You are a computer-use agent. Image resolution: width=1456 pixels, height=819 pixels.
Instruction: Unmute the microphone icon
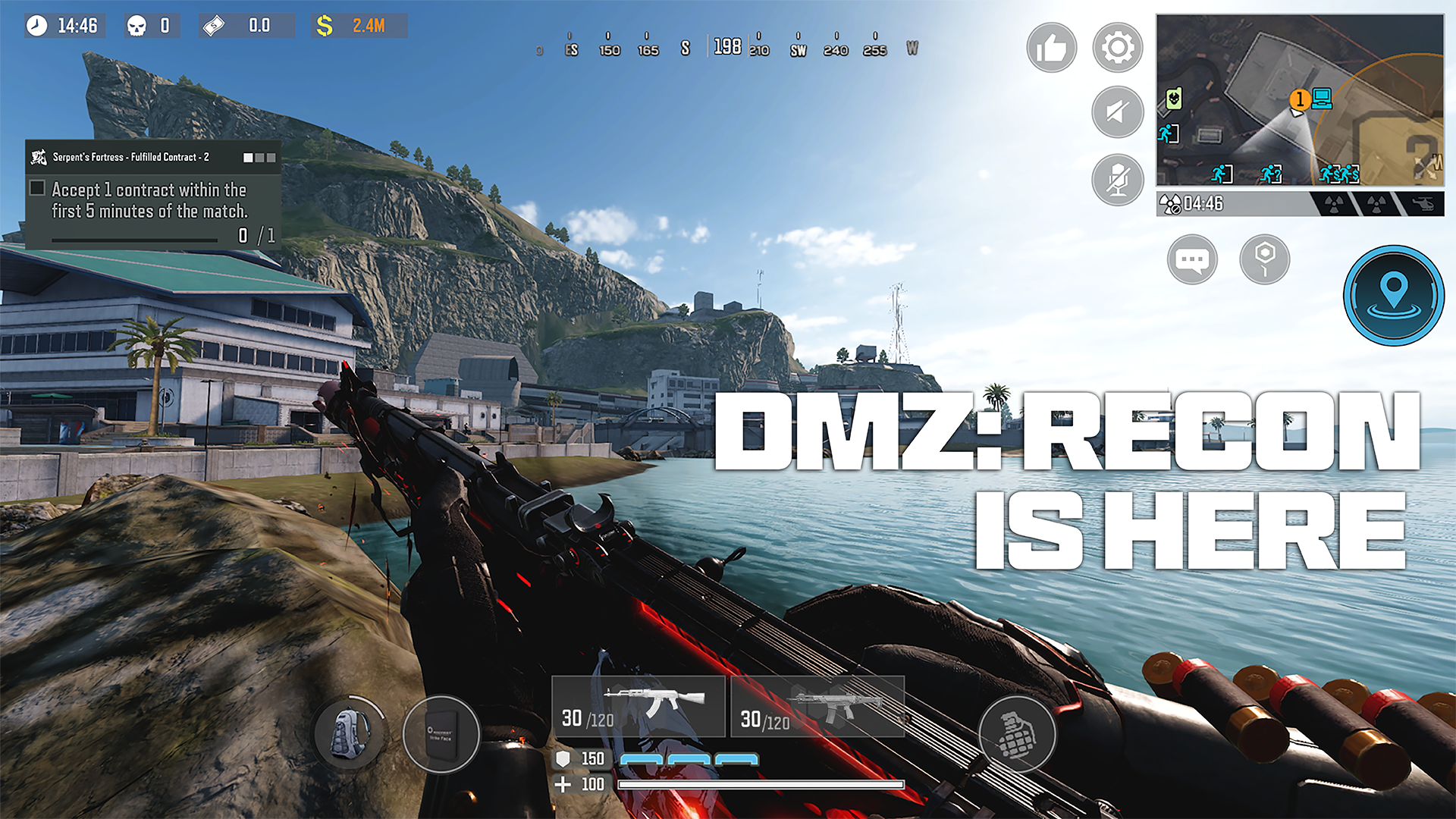click(1116, 179)
